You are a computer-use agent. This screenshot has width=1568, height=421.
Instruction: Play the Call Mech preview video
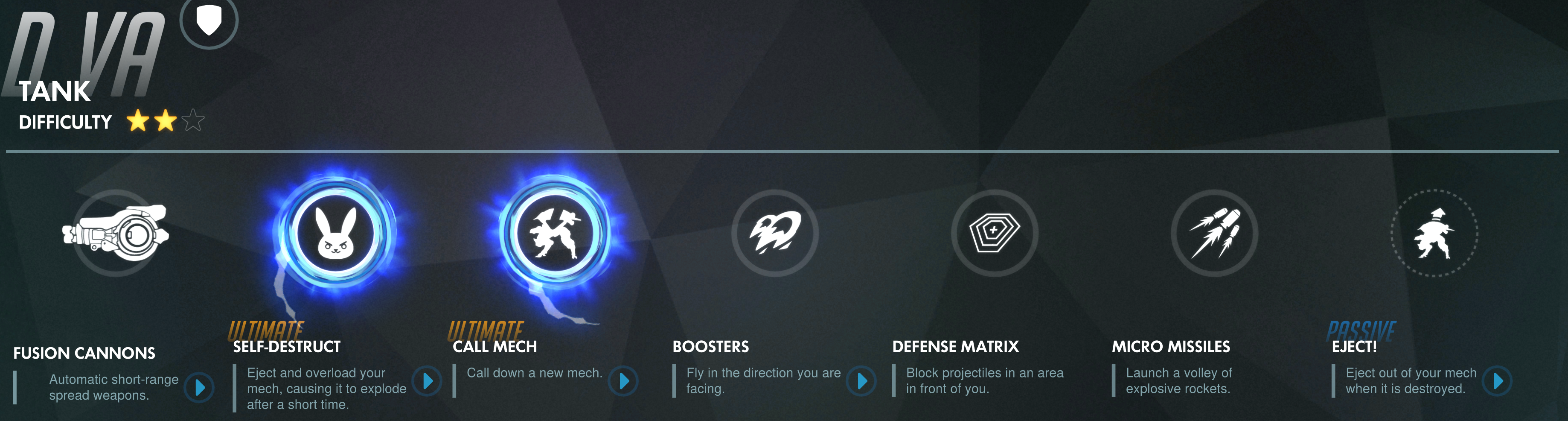(624, 381)
